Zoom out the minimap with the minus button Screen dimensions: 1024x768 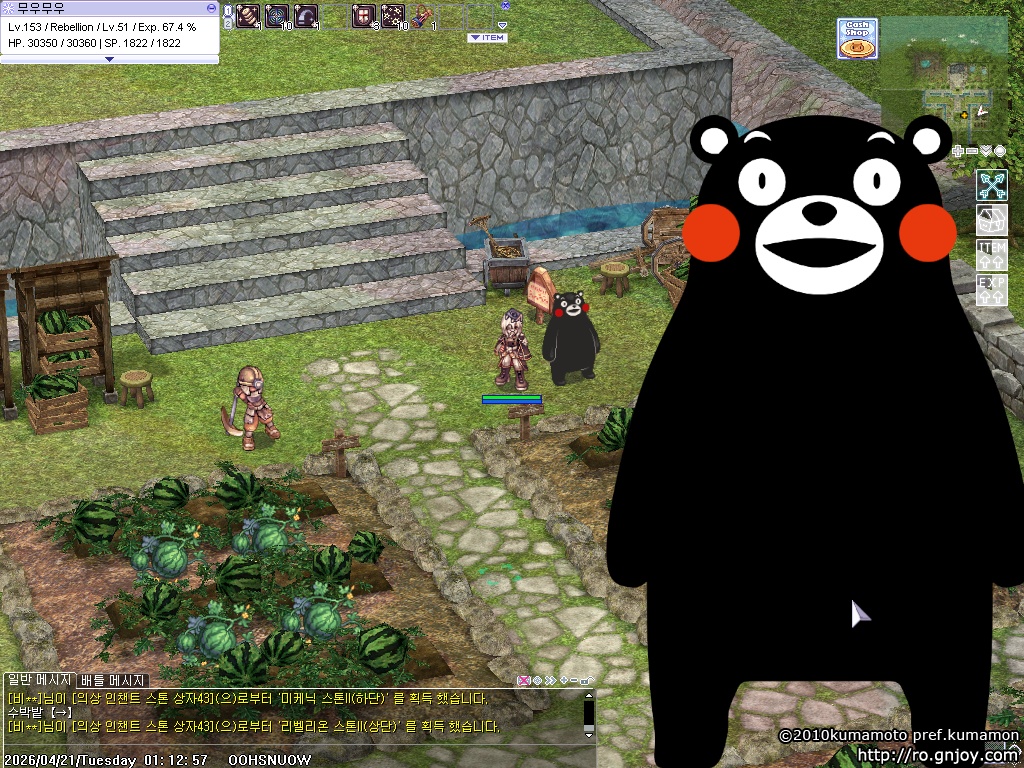(972, 151)
